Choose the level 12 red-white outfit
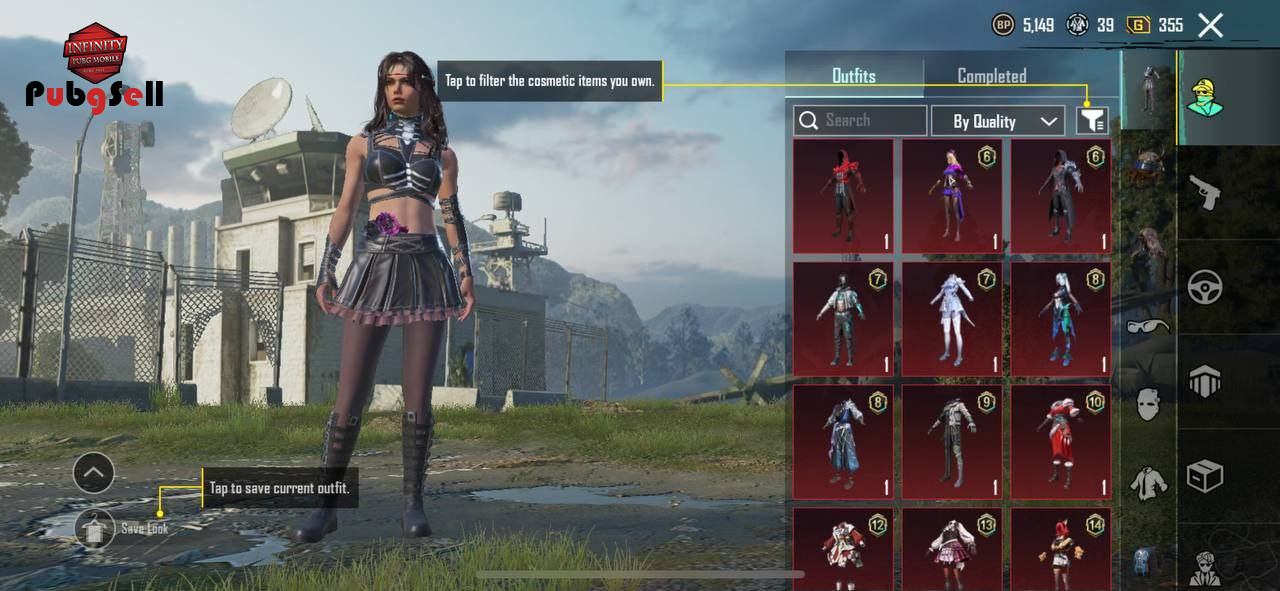Screen dimensions: 1280x591 [842, 549]
